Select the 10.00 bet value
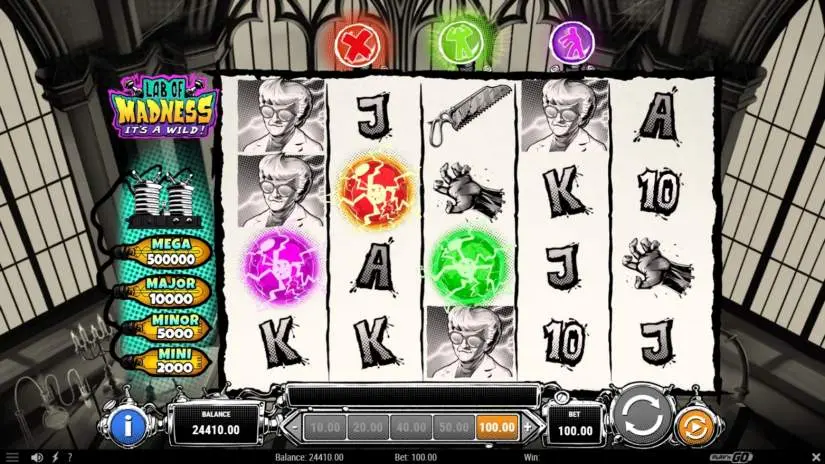The image size is (825, 464). coord(323,427)
